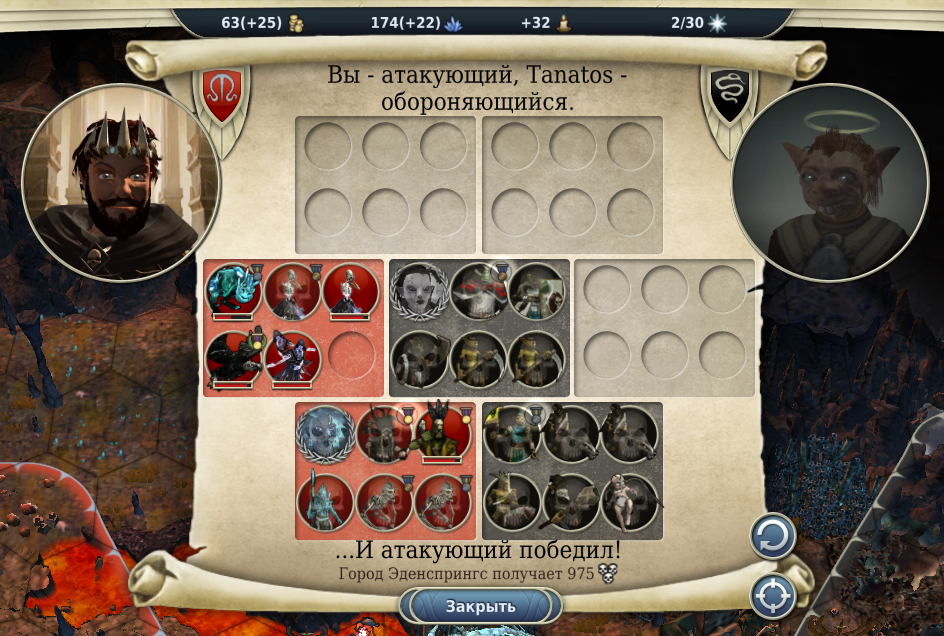The image size is (944, 636).
Task: Choose the defeated cherub unit
Action: [x=628, y=500]
